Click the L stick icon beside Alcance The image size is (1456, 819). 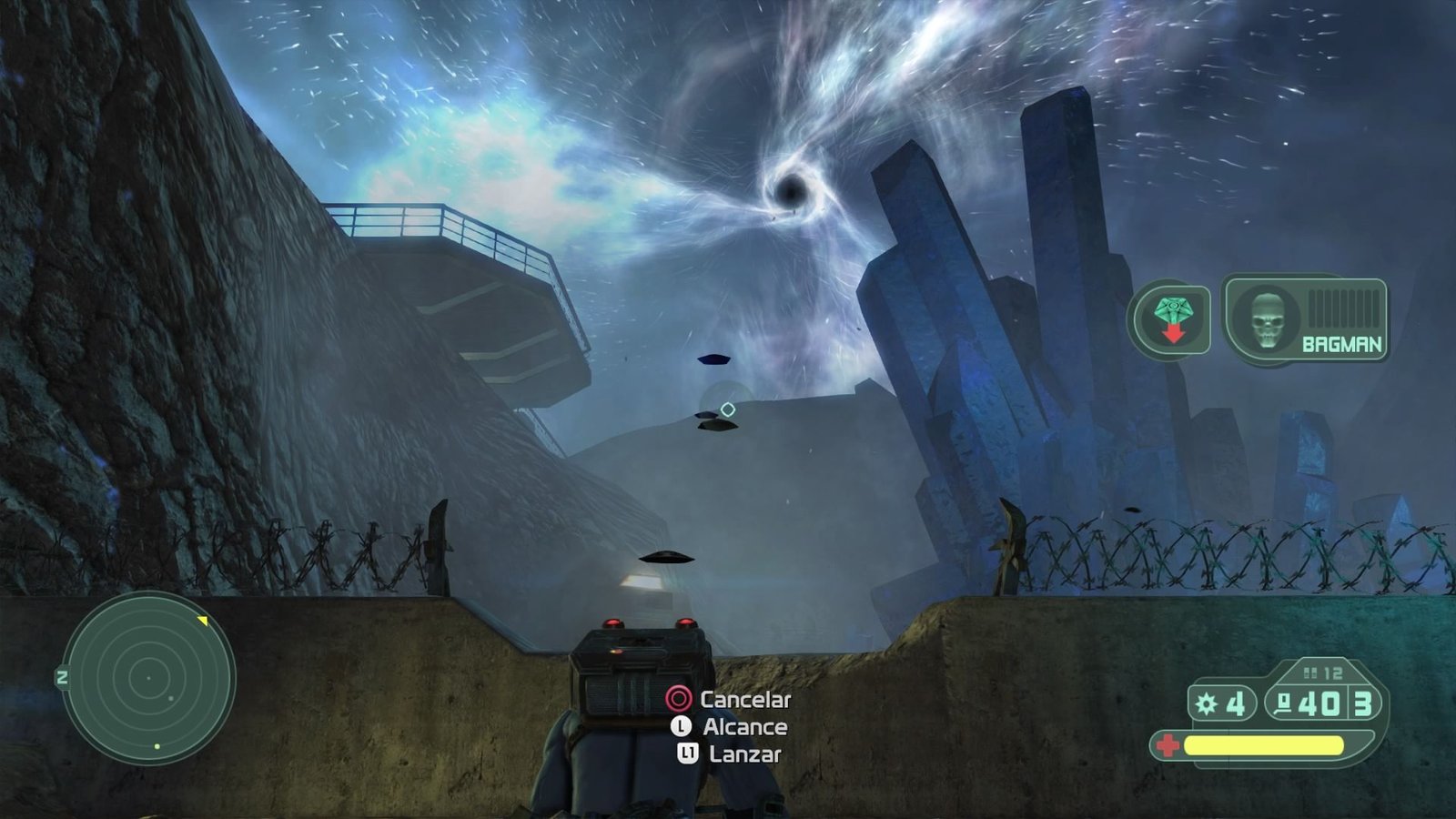679,728
